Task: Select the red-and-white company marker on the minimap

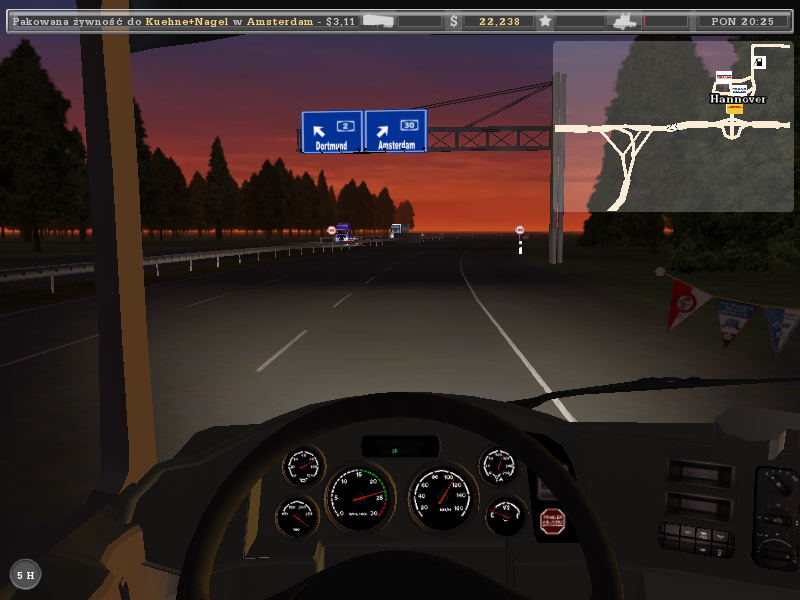Action: (x=724, y=76)
